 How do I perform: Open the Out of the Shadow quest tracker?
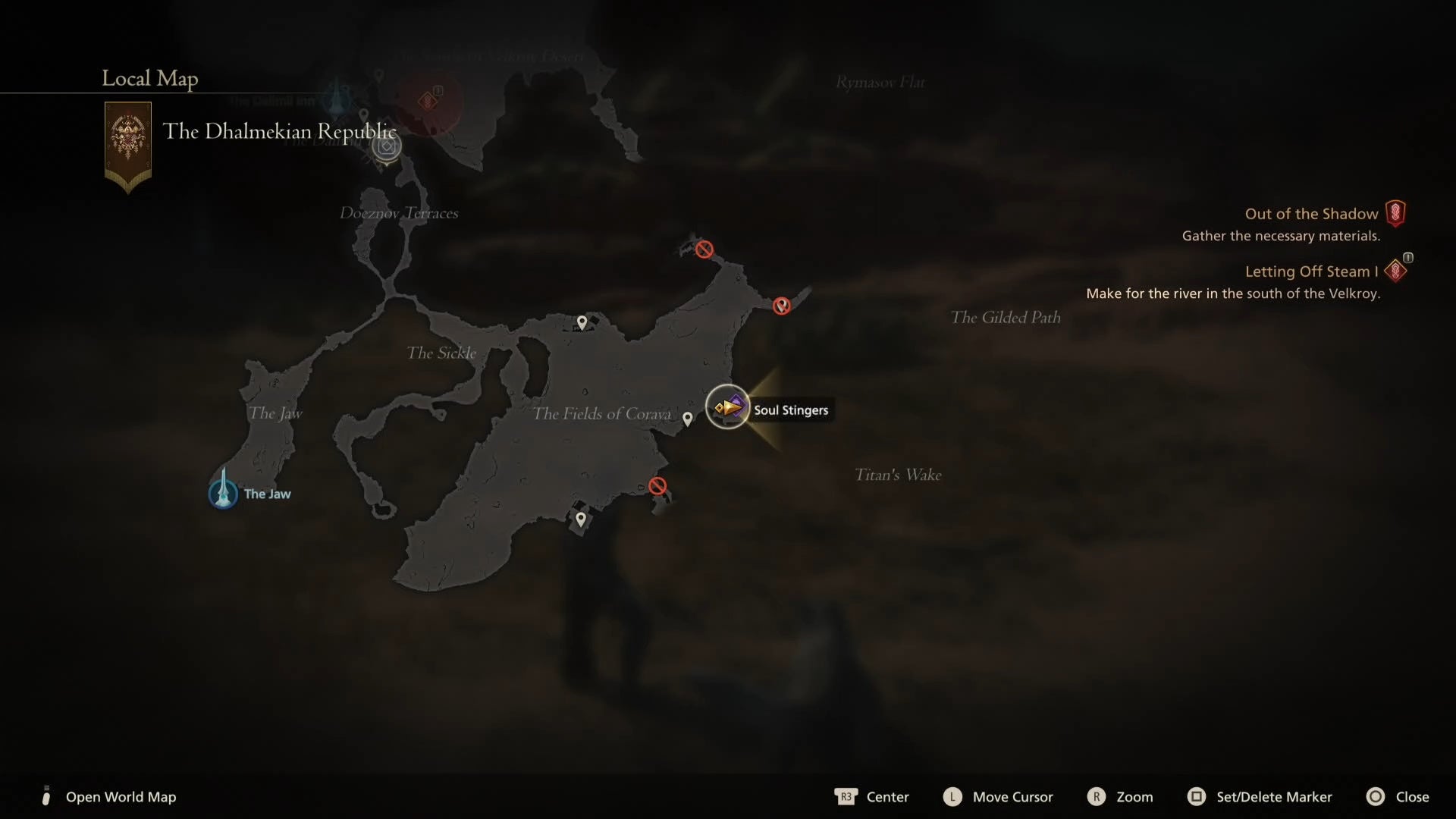click(x=1311, y=214)
